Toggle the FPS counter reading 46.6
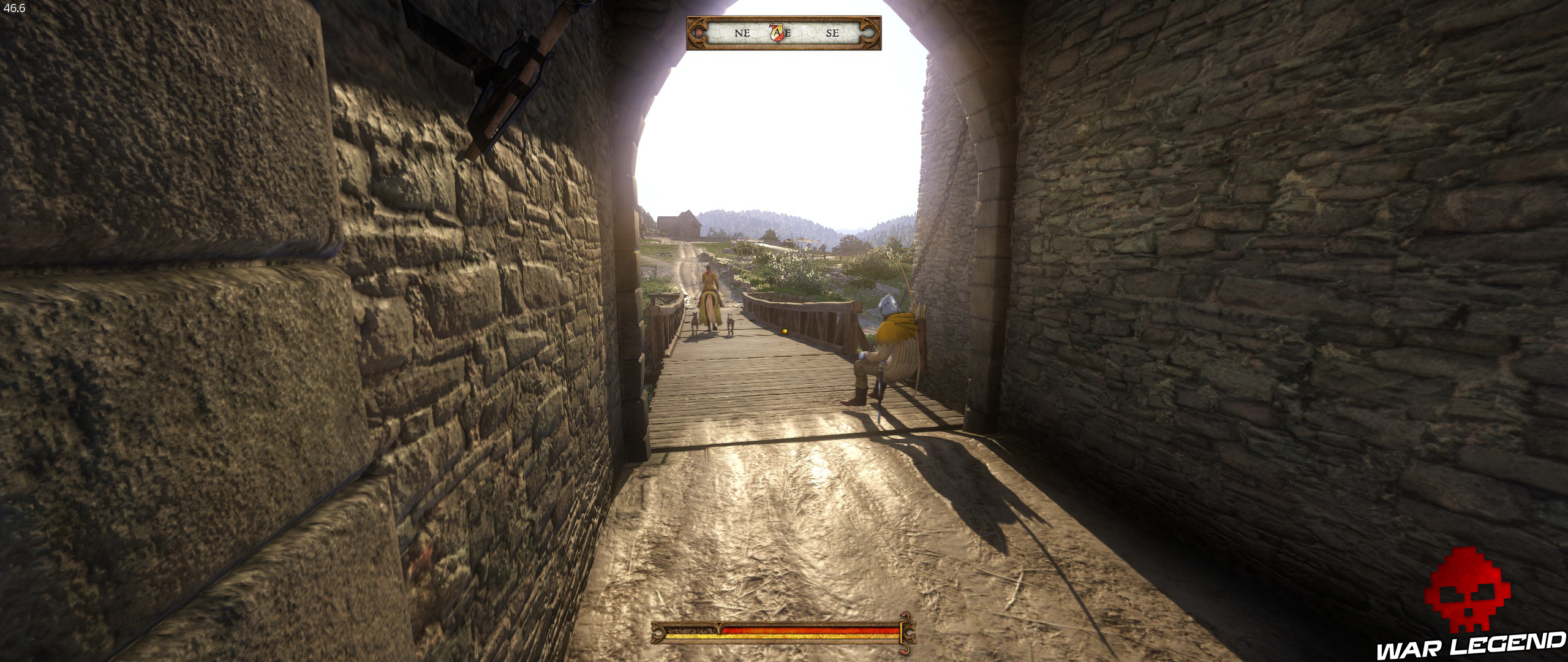 point(13,7)
